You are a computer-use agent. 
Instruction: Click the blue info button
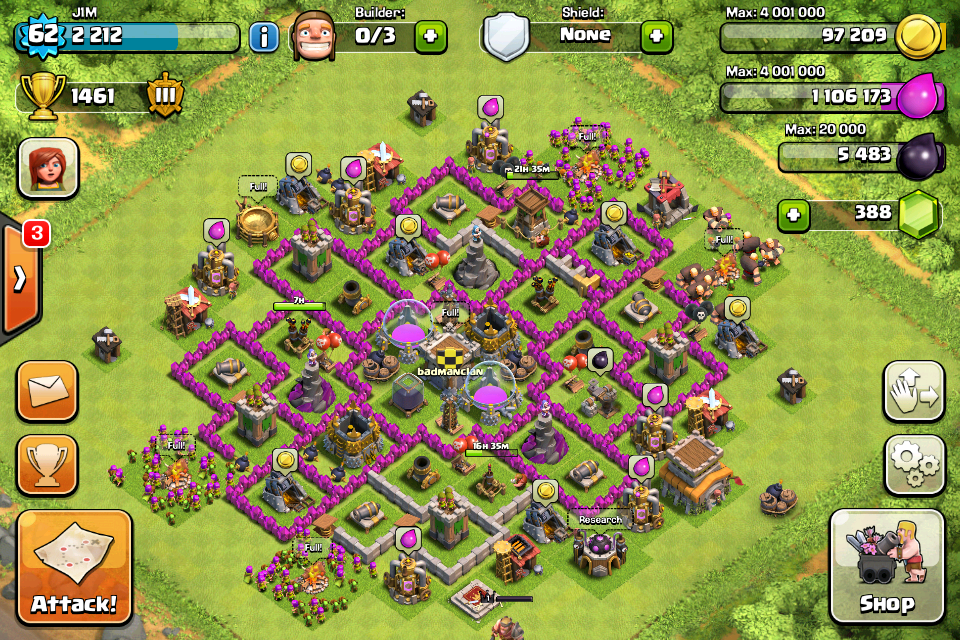(264, 38)
